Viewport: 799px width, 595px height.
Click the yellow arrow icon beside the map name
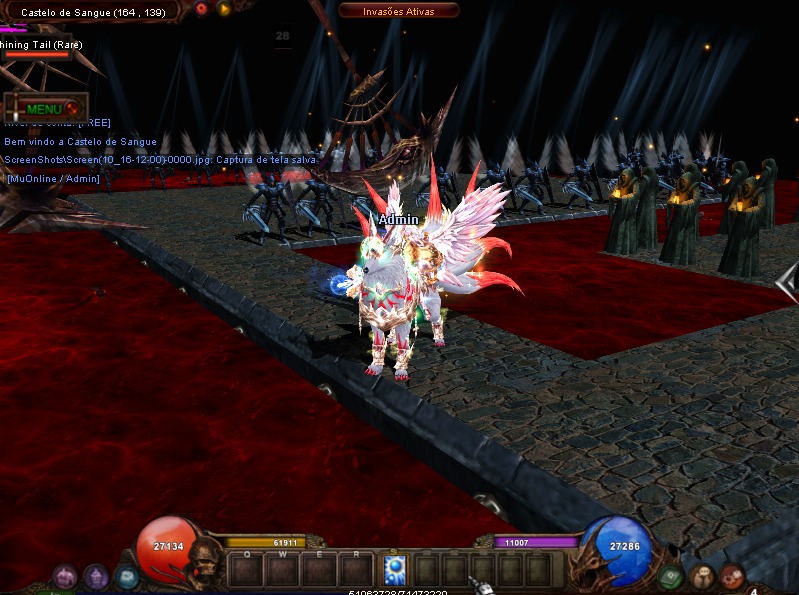[223, 9]
